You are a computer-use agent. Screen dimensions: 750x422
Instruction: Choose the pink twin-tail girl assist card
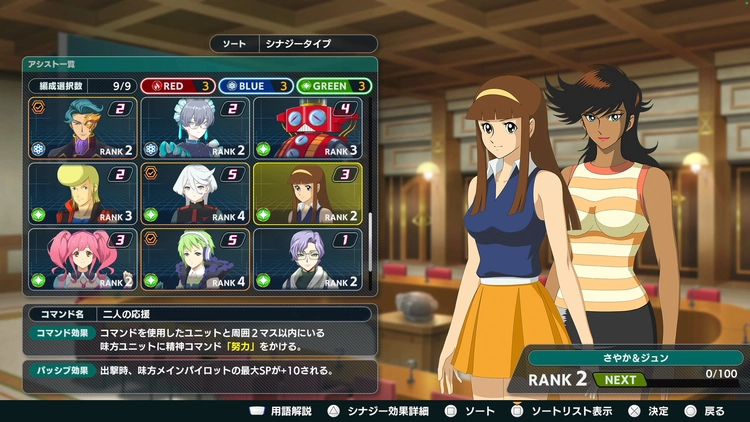tap(82, 259)
